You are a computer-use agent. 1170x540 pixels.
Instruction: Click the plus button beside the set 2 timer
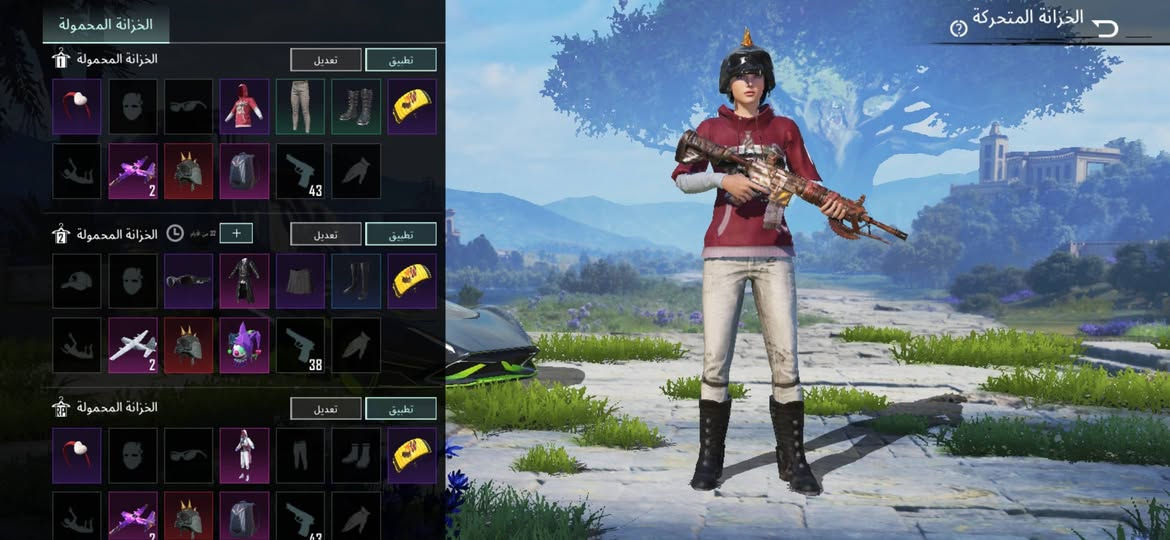pos(236,233)
